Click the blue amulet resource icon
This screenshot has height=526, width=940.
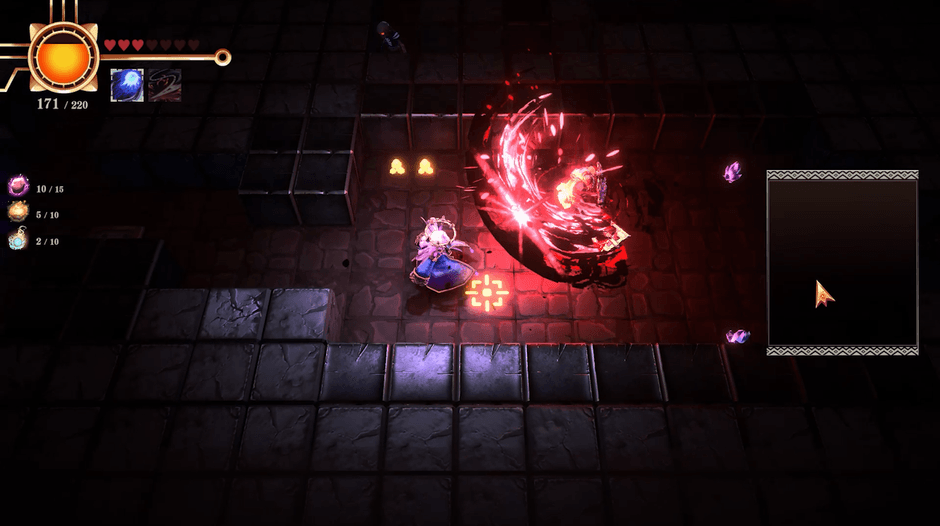point(18,239)
